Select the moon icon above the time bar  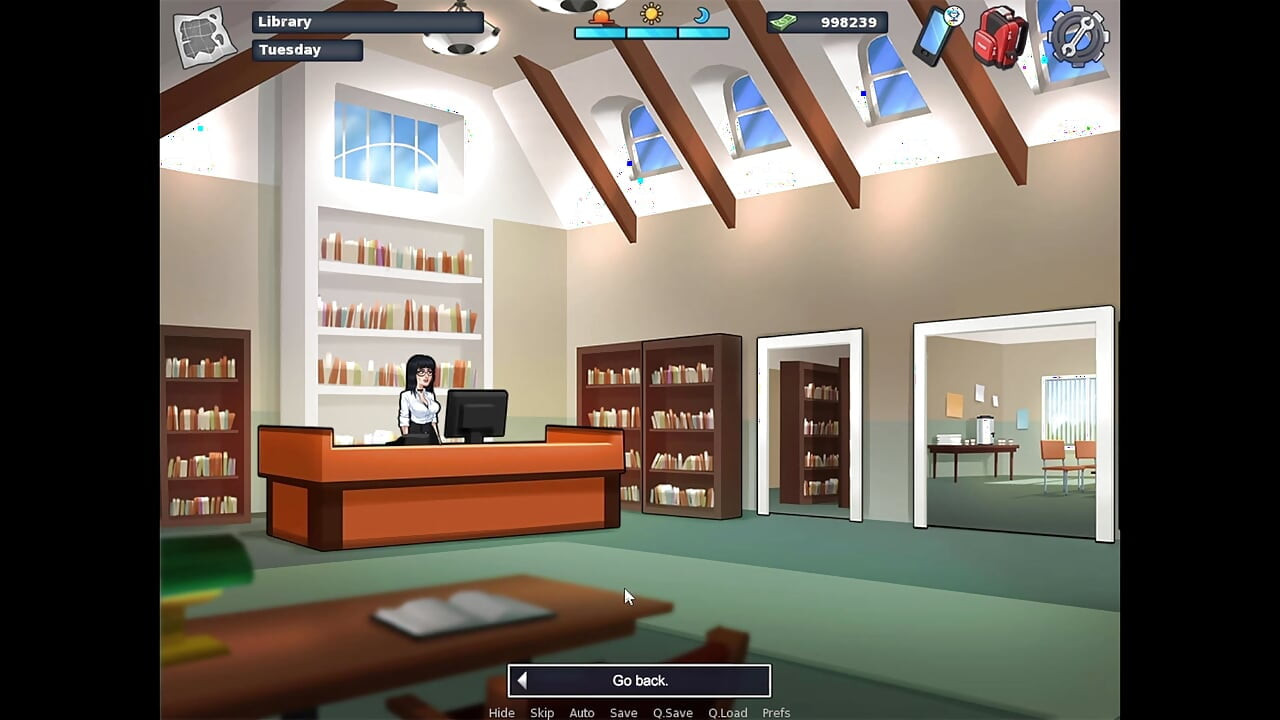pos(702,16)
